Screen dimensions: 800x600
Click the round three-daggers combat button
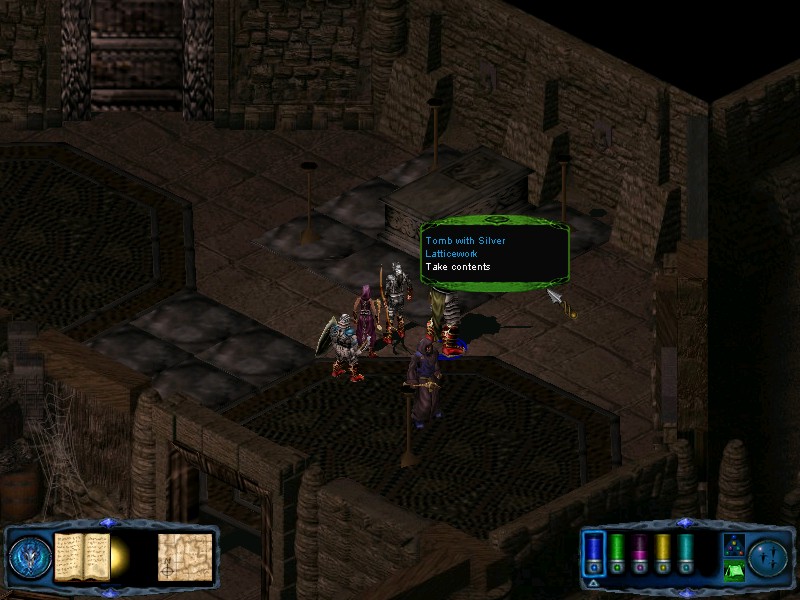point(768,556)
